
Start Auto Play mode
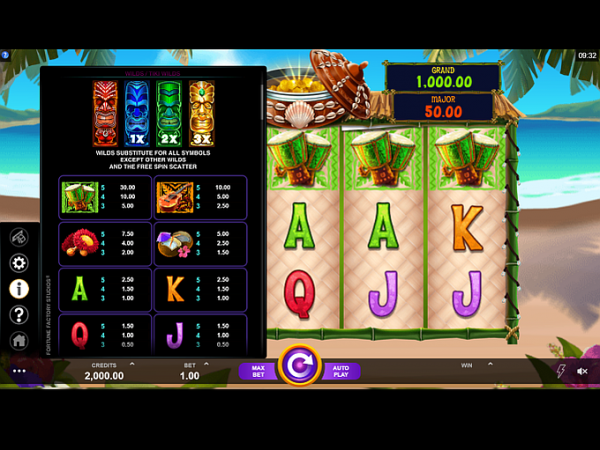339,371
